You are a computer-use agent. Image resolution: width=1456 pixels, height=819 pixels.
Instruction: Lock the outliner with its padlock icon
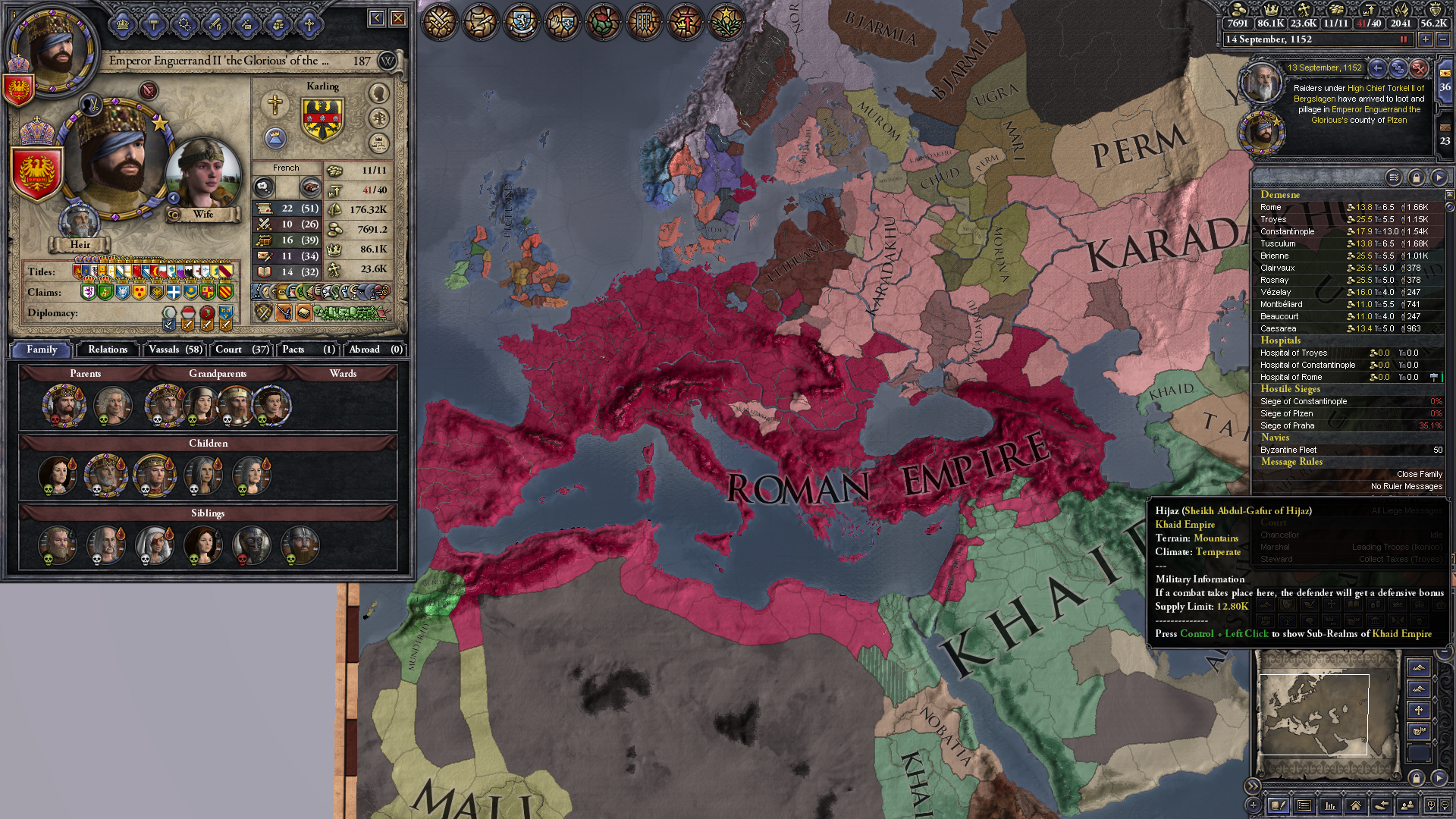[1417, 177]
